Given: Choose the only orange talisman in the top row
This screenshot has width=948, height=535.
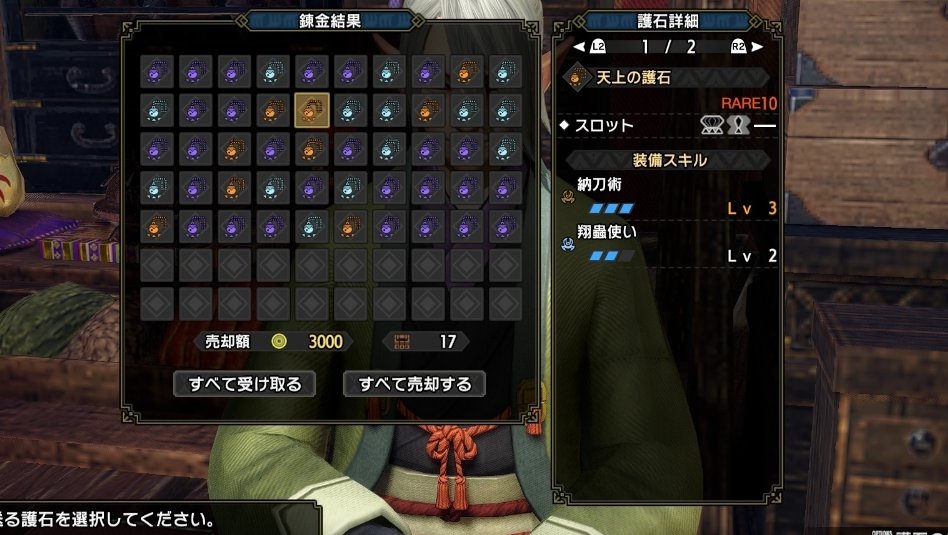Looking at the screenshot, I should pyautogui.click(x=466, y=71).
